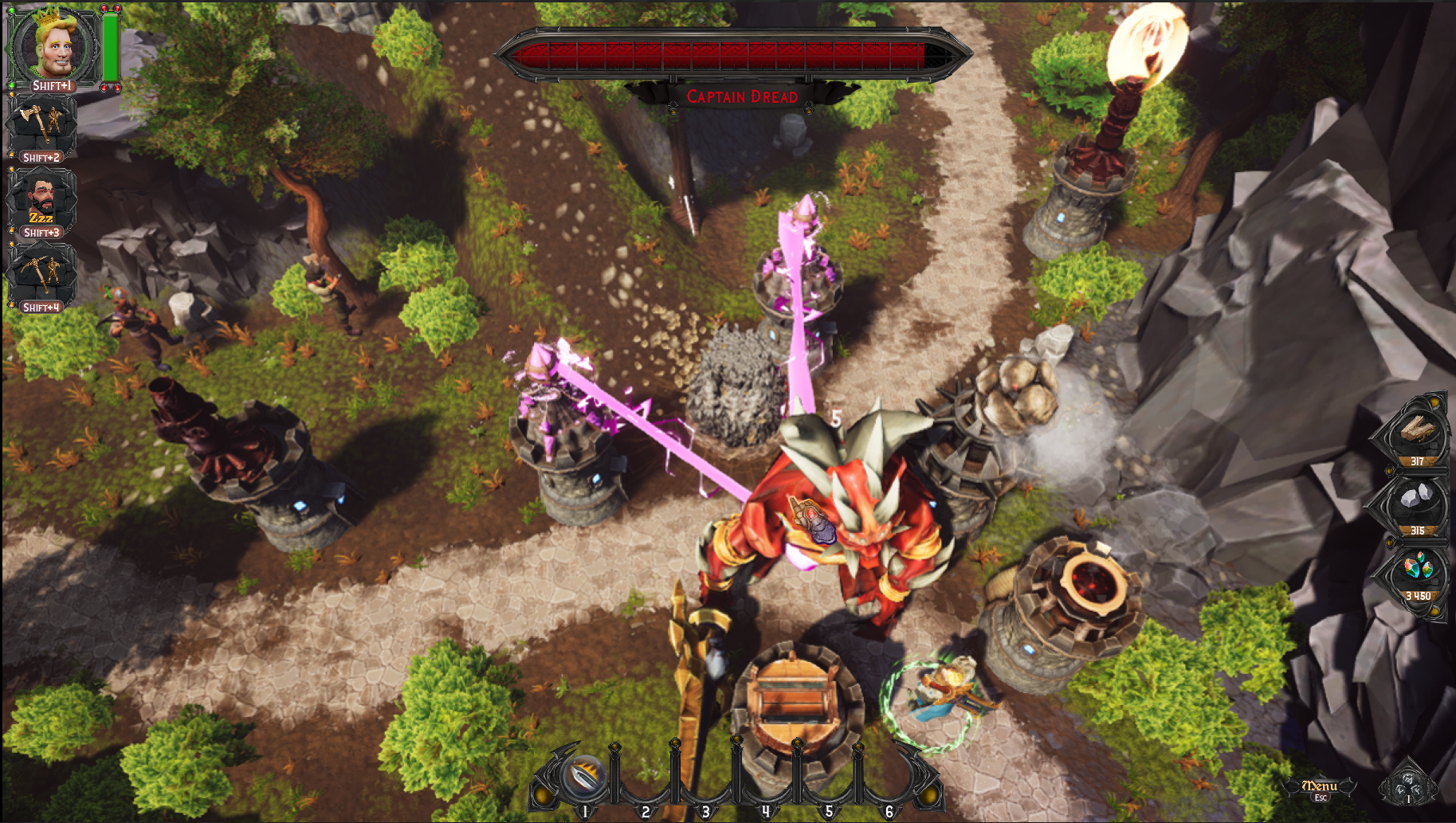Viewport: 1456px width, 823px height.
Task: Select the sleeping bearded worker portrait
Action: click(41, 201)
